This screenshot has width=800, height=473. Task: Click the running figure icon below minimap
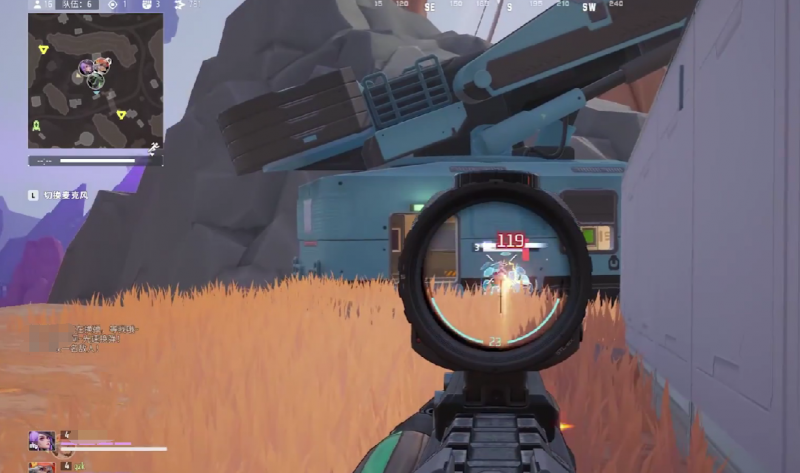[155, 147]
